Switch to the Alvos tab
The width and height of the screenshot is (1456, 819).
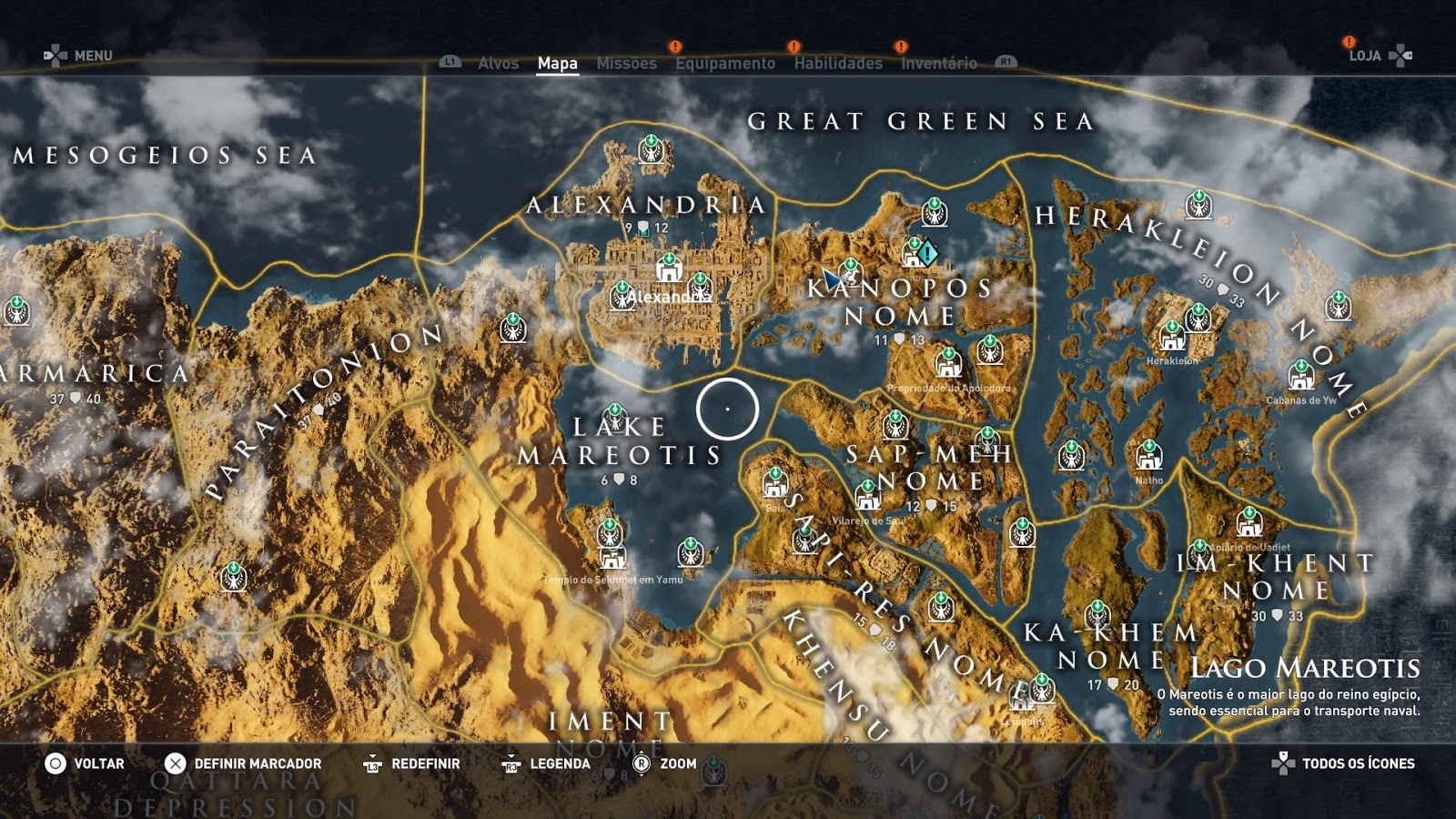498,63
